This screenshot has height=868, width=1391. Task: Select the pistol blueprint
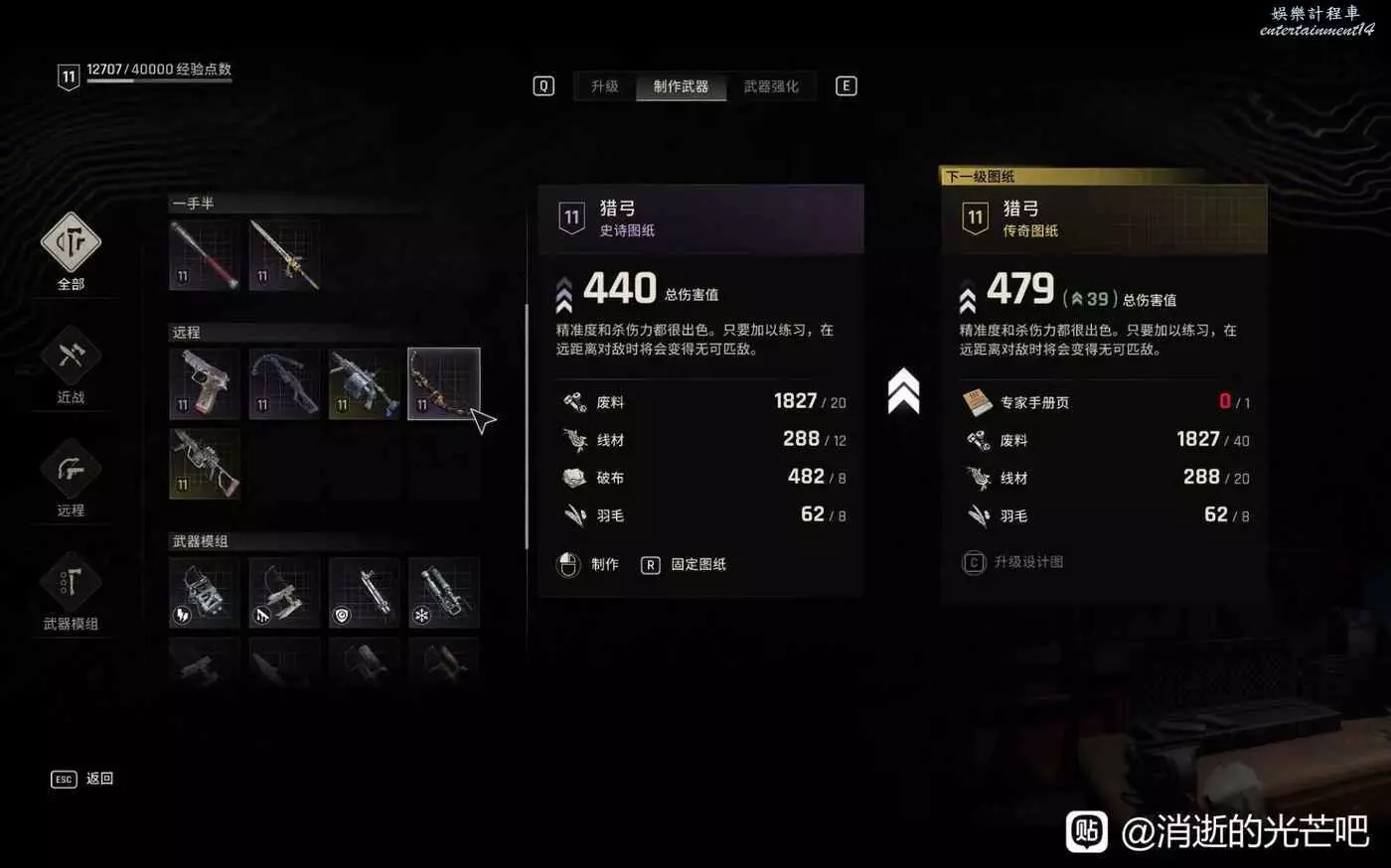point(205,383)
